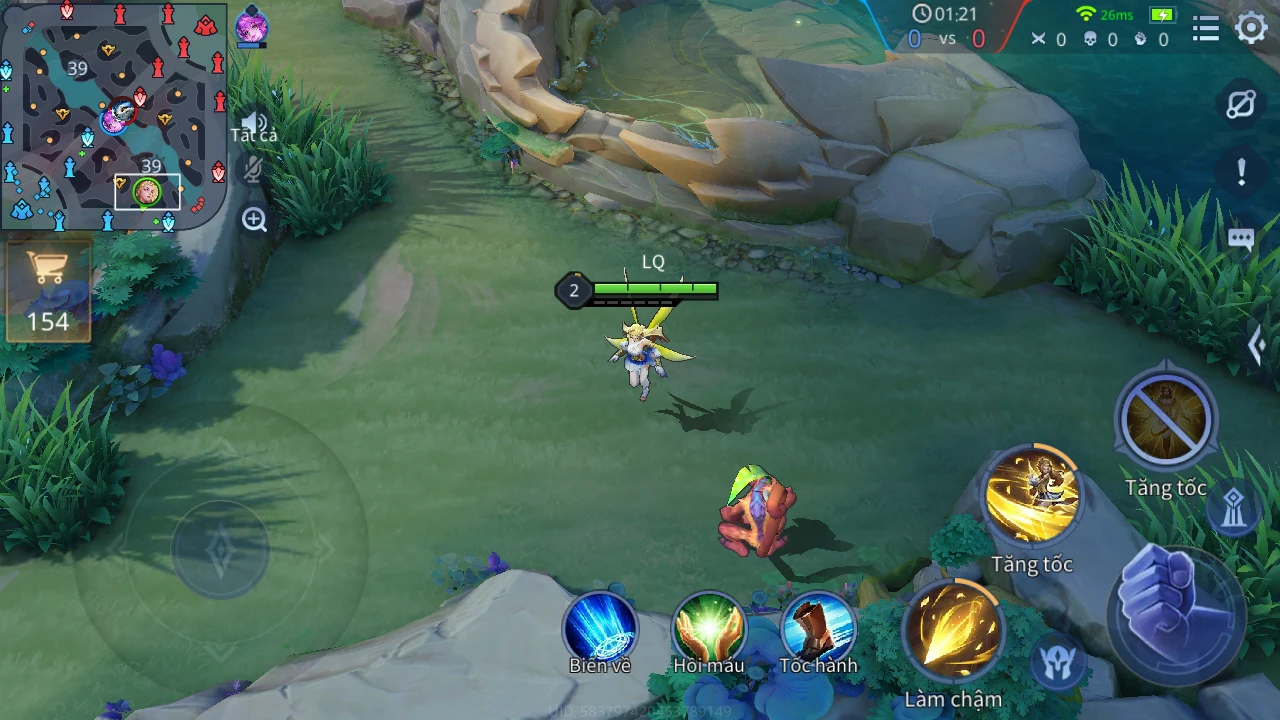
Task: Show the scoreboard list
Action: click(1206, 29)
